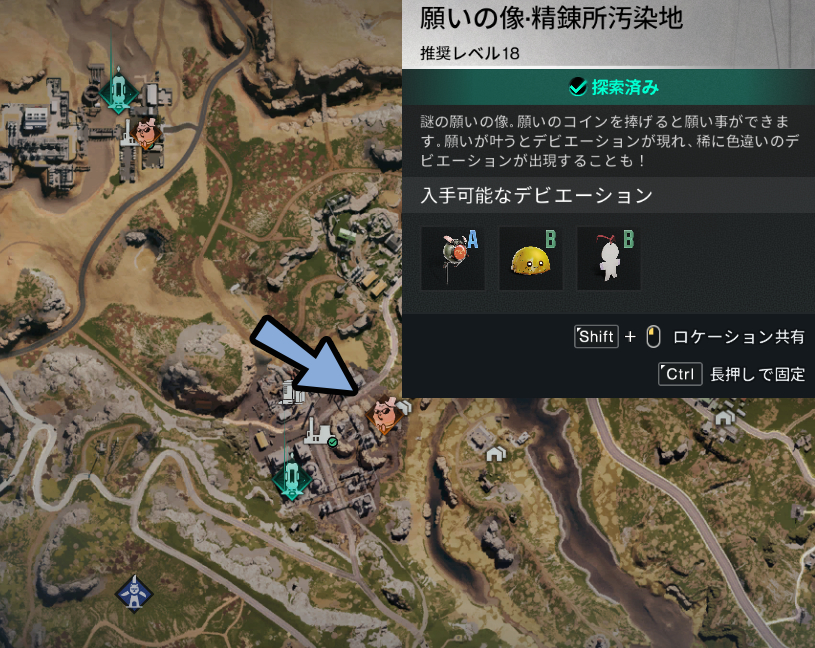Select the yellow blob B-rank deviation
Screen dimensions: 815x648
pyautogui.click(x=531, y=259)
